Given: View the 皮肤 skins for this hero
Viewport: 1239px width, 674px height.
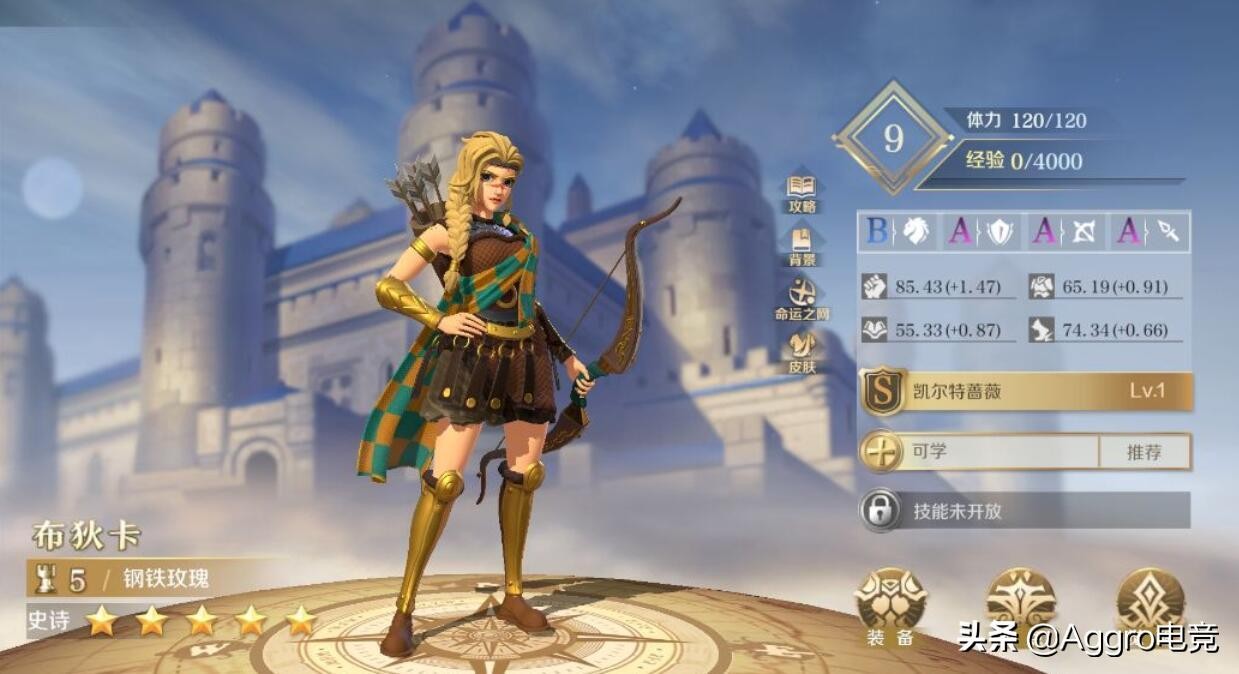Looking at the screenshot, I should 802,351.
